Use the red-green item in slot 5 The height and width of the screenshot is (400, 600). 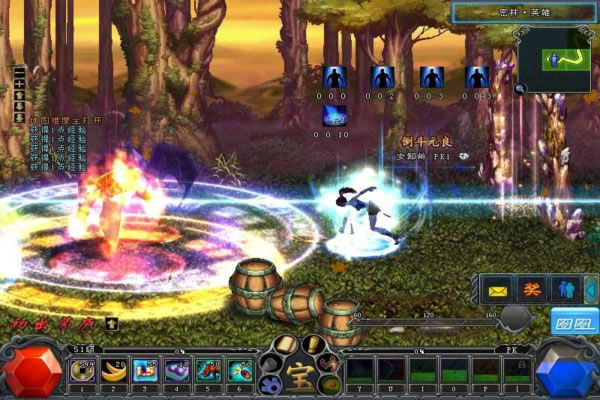click(x=210, y=372)
